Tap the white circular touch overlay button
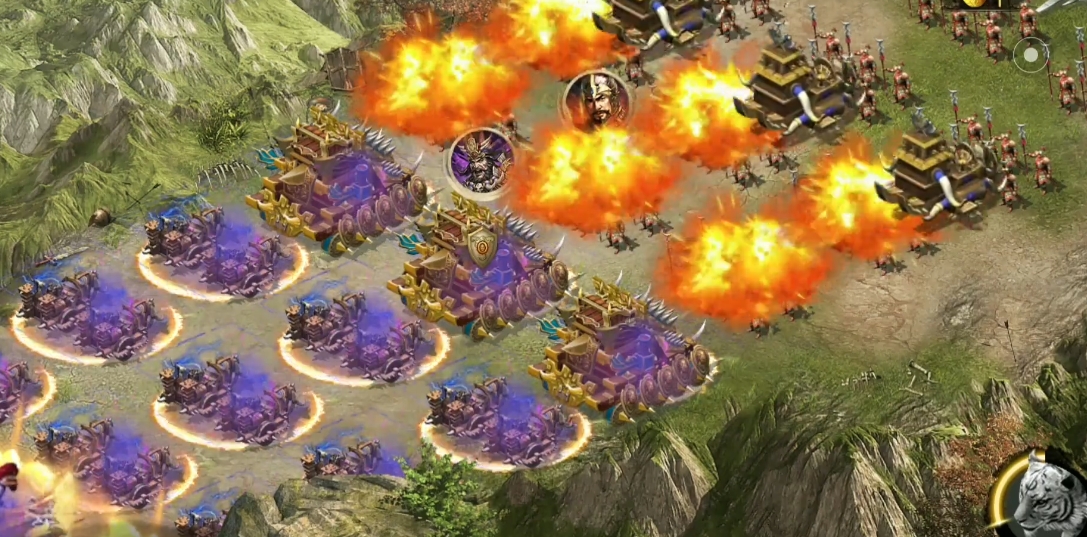The width and height of the screenshot is (1087, 537). pyautogui.click(x=1030, y=54)
